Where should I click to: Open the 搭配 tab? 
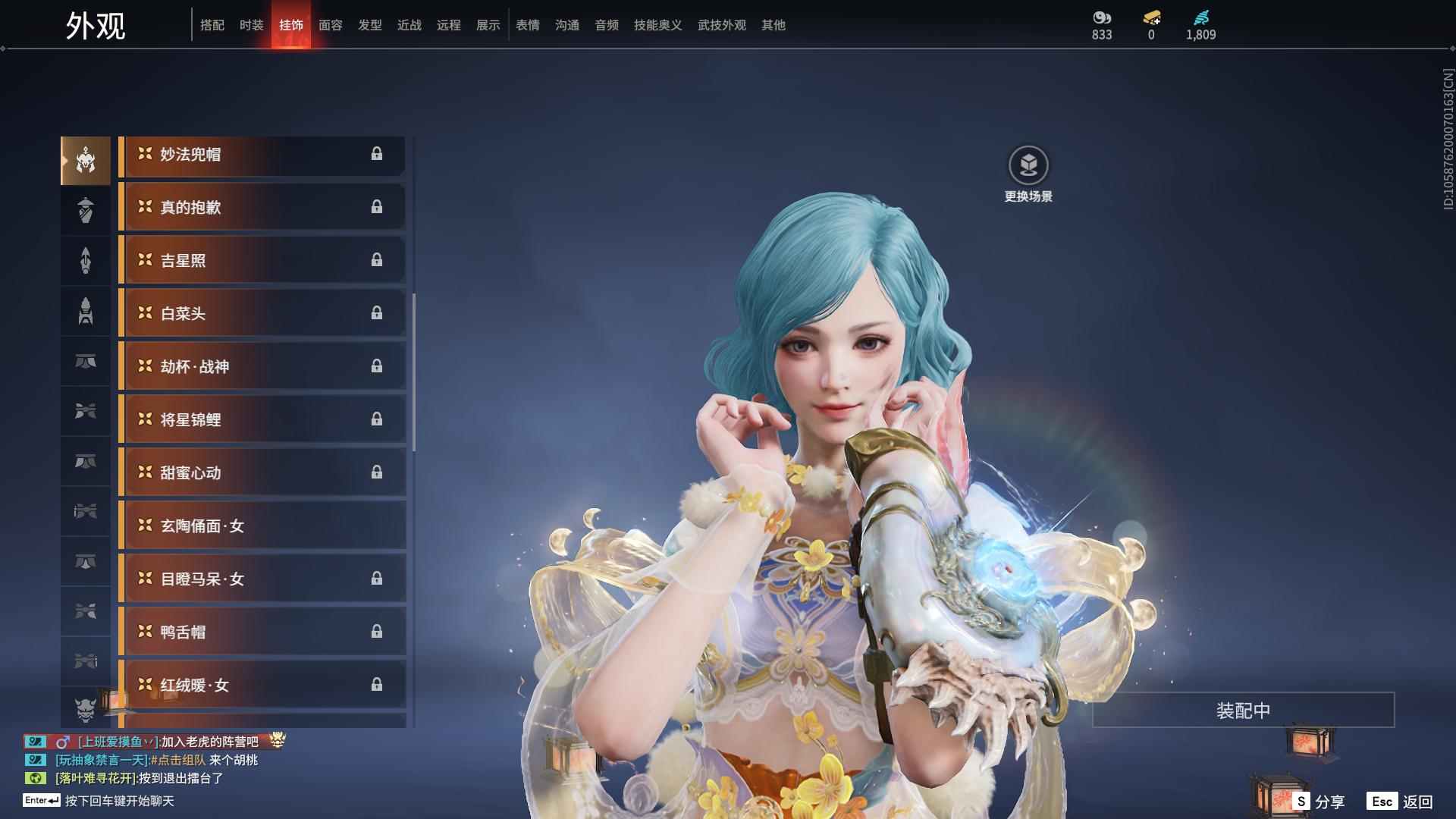tap(212, 25)
